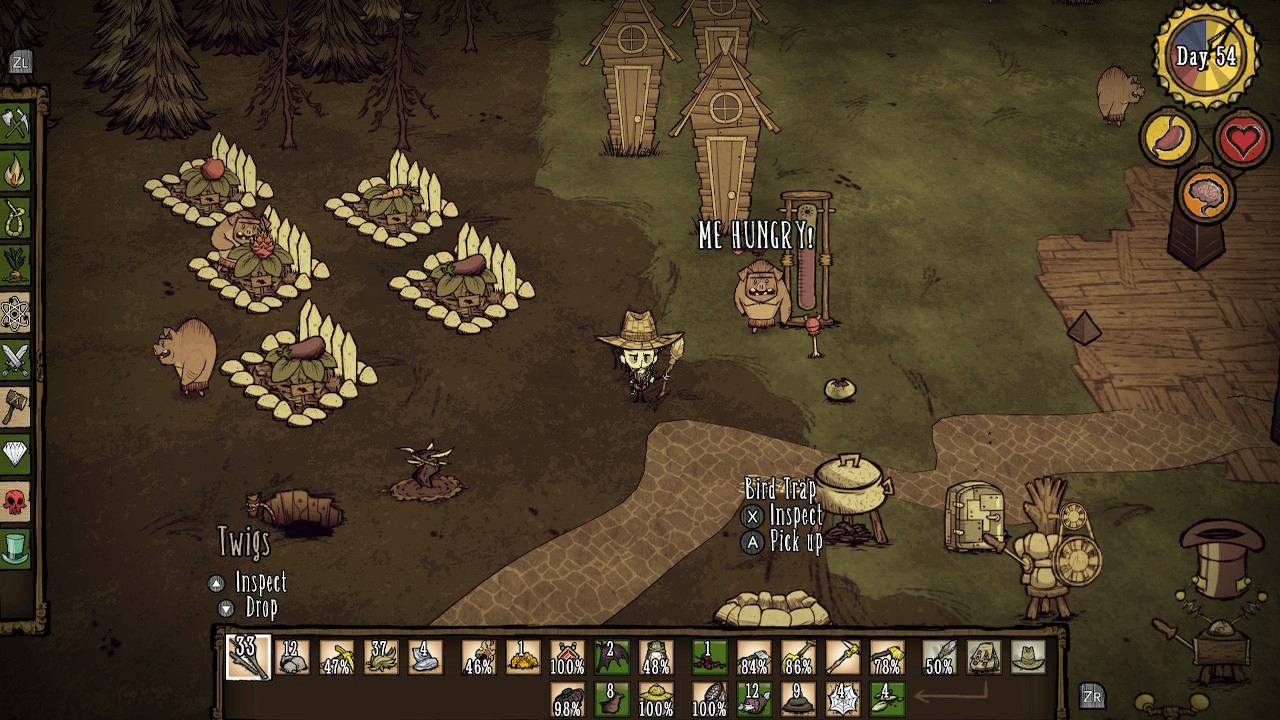Select the flint stack of 4

(x=424, y=657)
